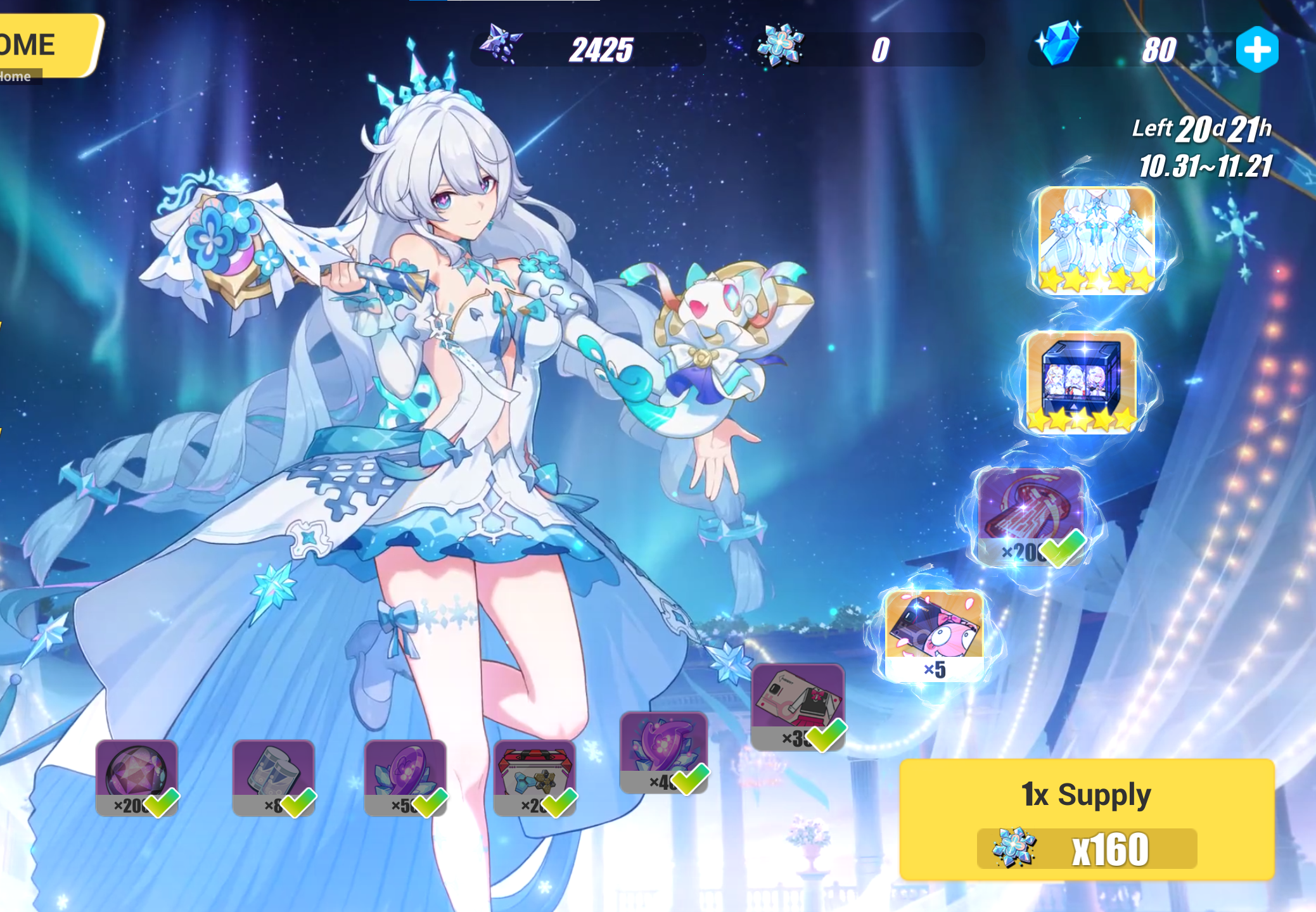Buy 1x Supply for 160 cards
Viewport: 1316px width, 912px height.
(x=1086, y=820)
